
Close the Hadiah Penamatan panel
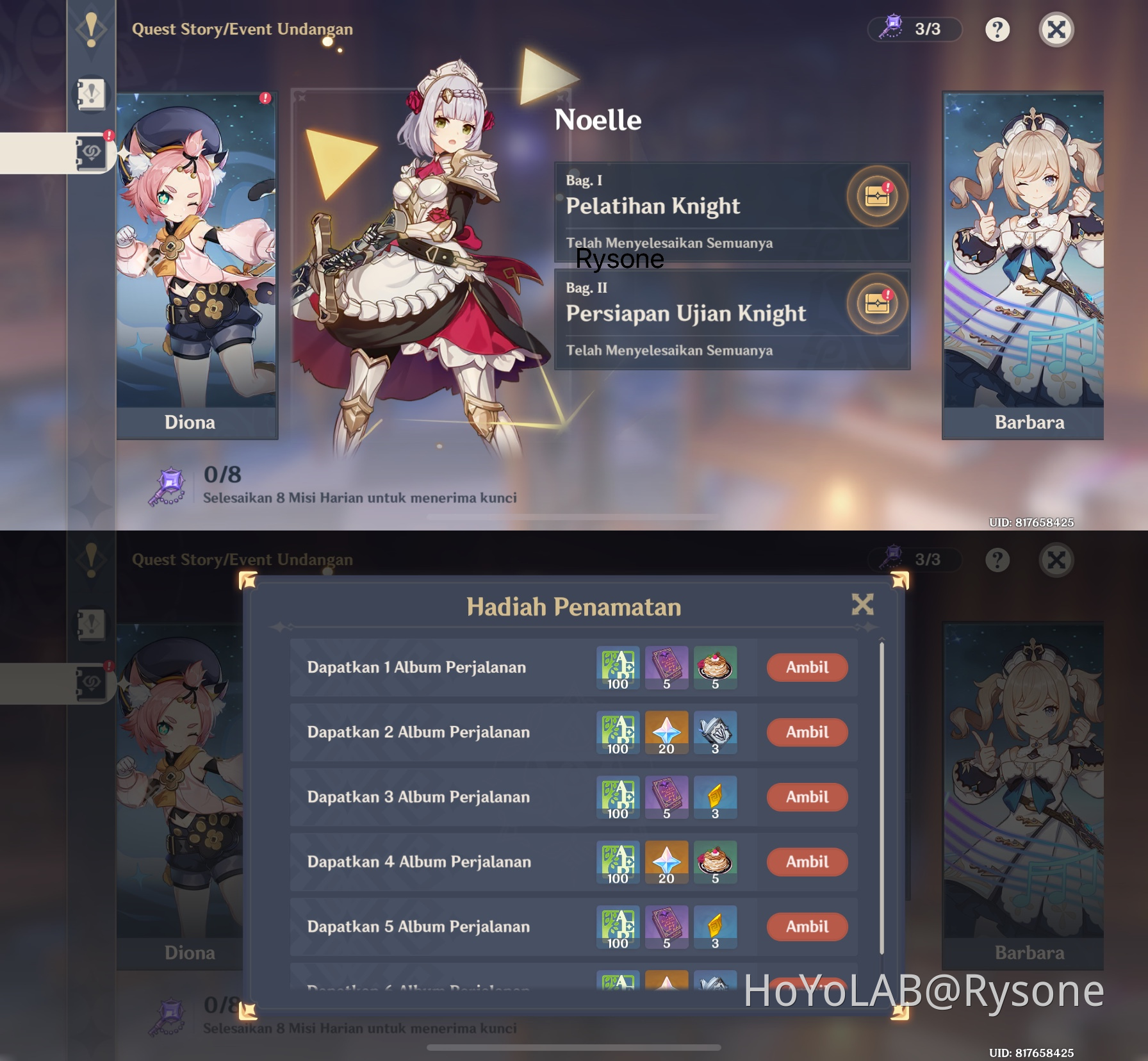tap(864, 604)
